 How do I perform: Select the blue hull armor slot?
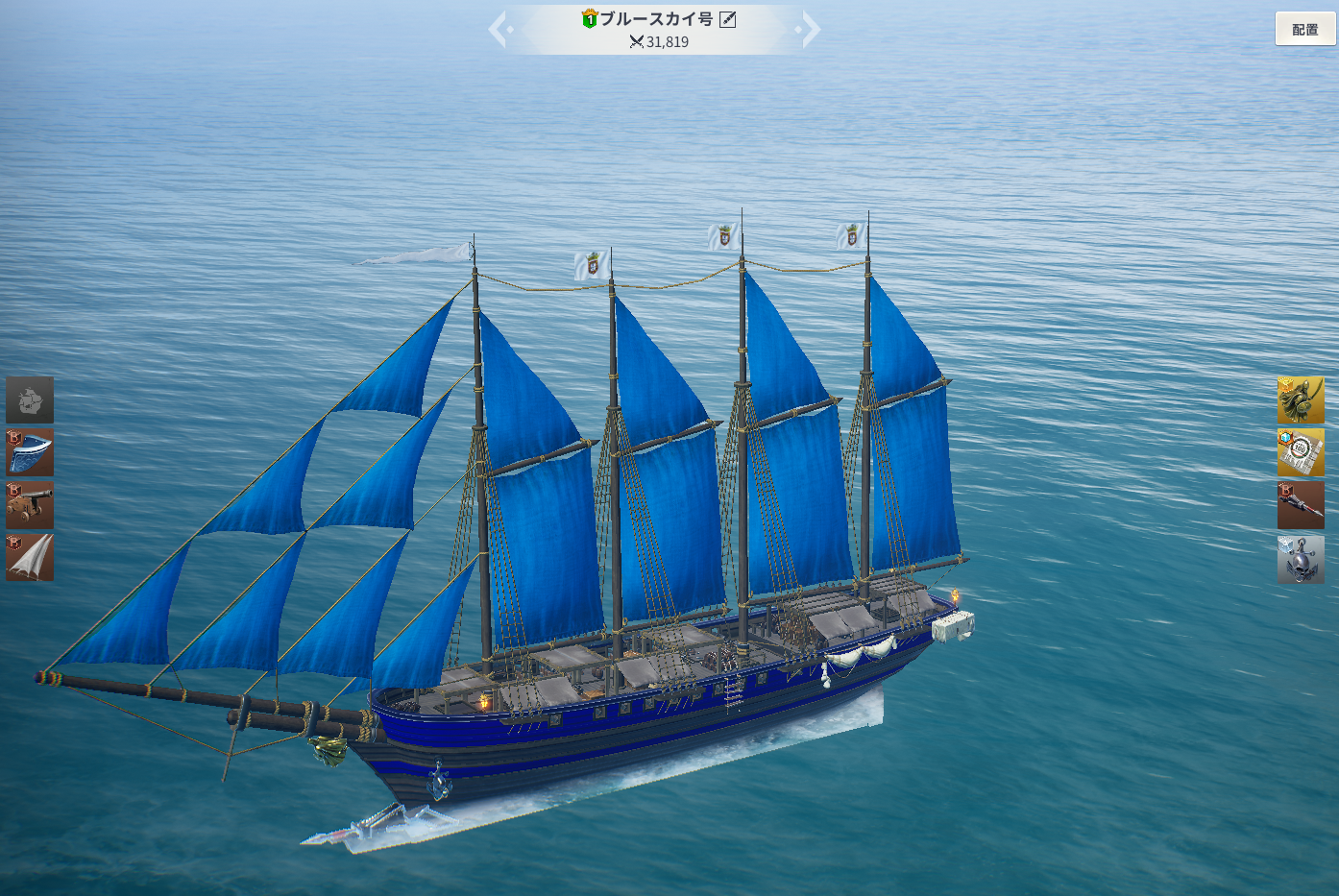click(30, 452)
